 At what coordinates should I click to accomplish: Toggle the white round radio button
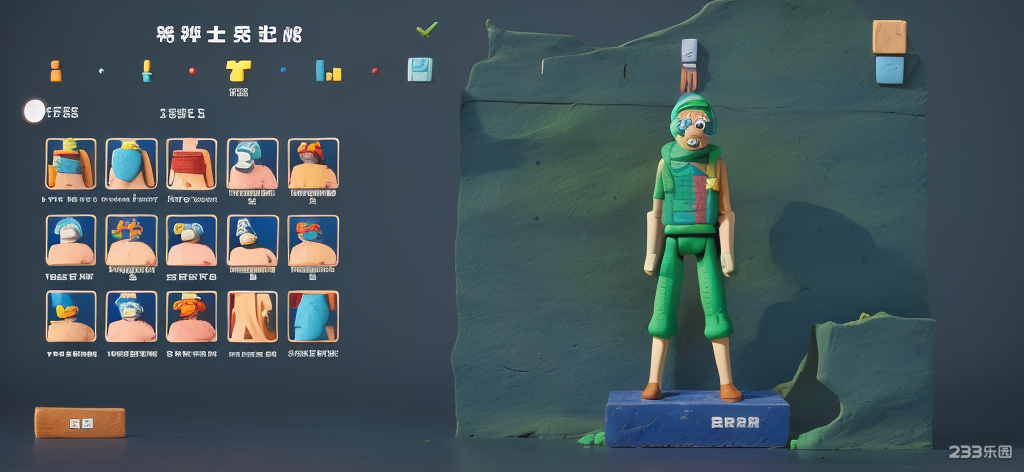(x=34, y=111)
